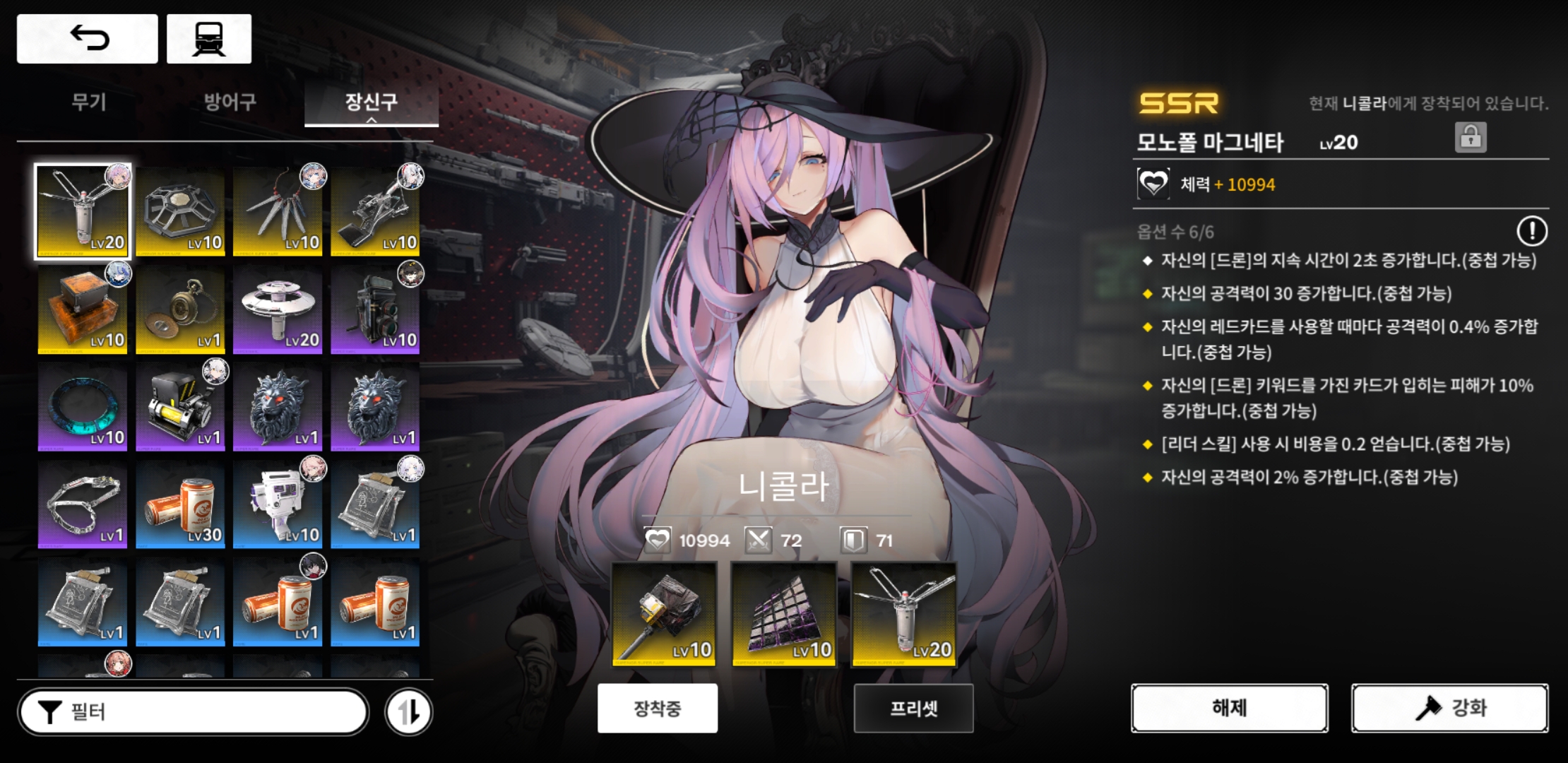Select the pocket watch accessory Lv1
Viewport: 1568px width, 763px height.
[180, 310]
